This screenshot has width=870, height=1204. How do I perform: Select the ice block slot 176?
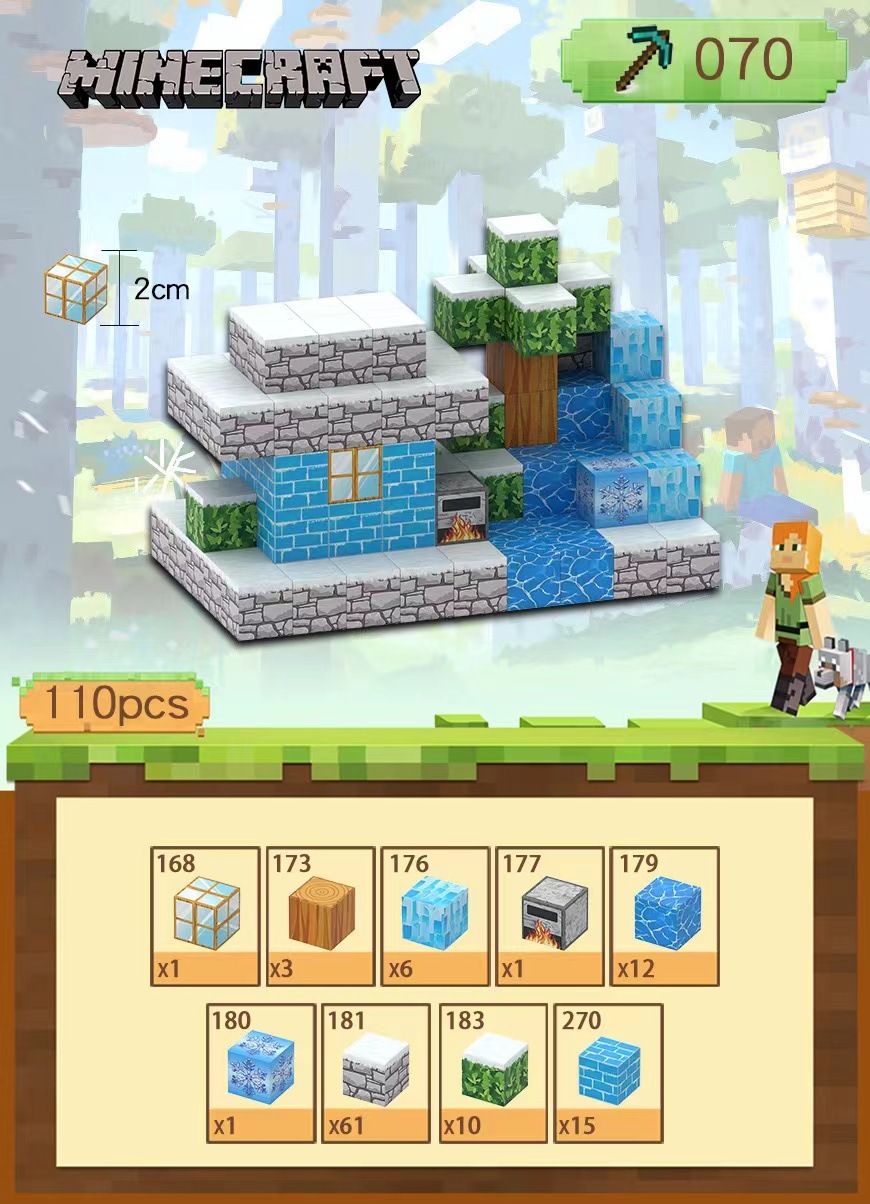[435, 916]
